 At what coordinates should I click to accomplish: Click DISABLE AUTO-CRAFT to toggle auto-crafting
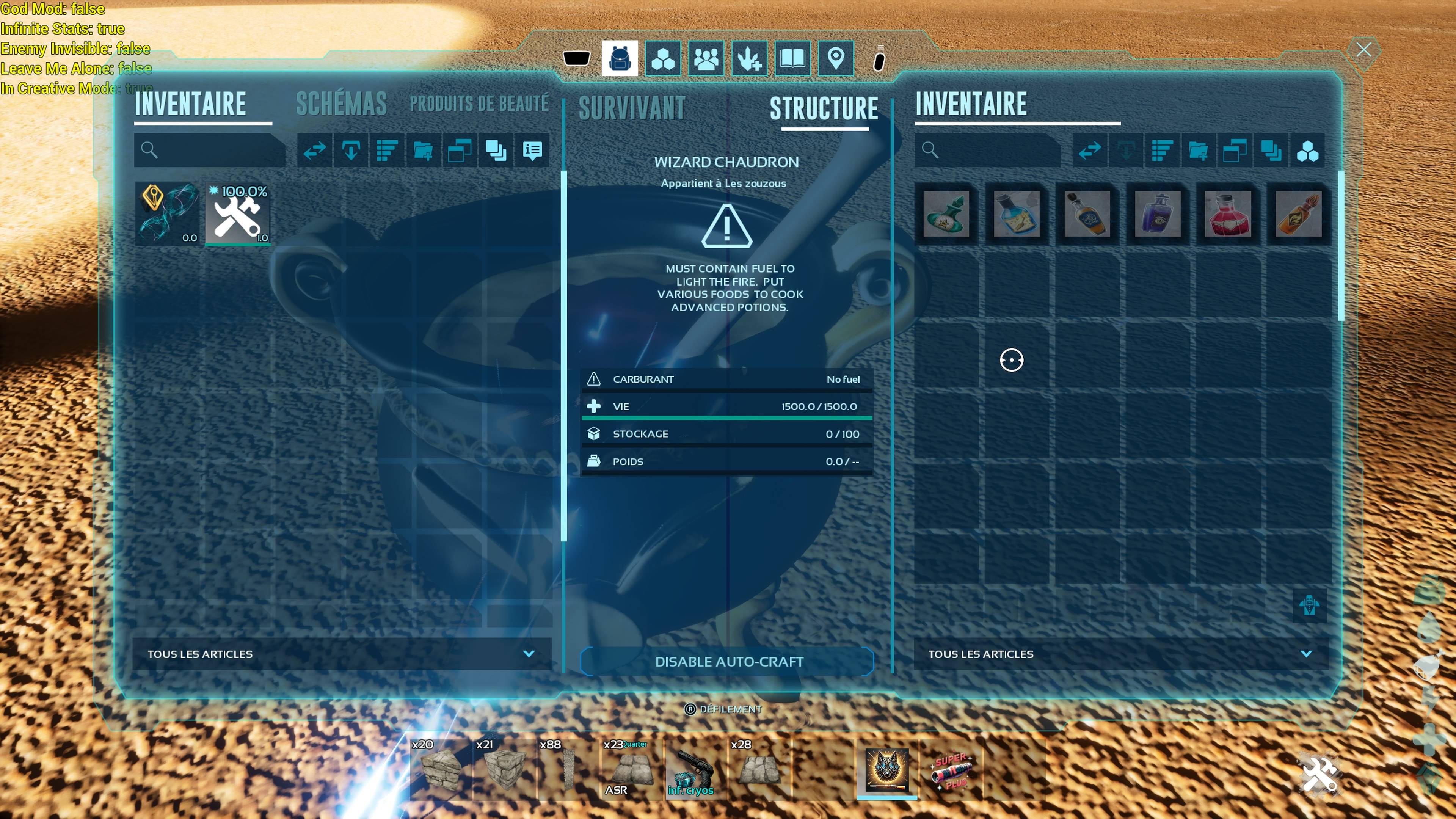[728, 662]
